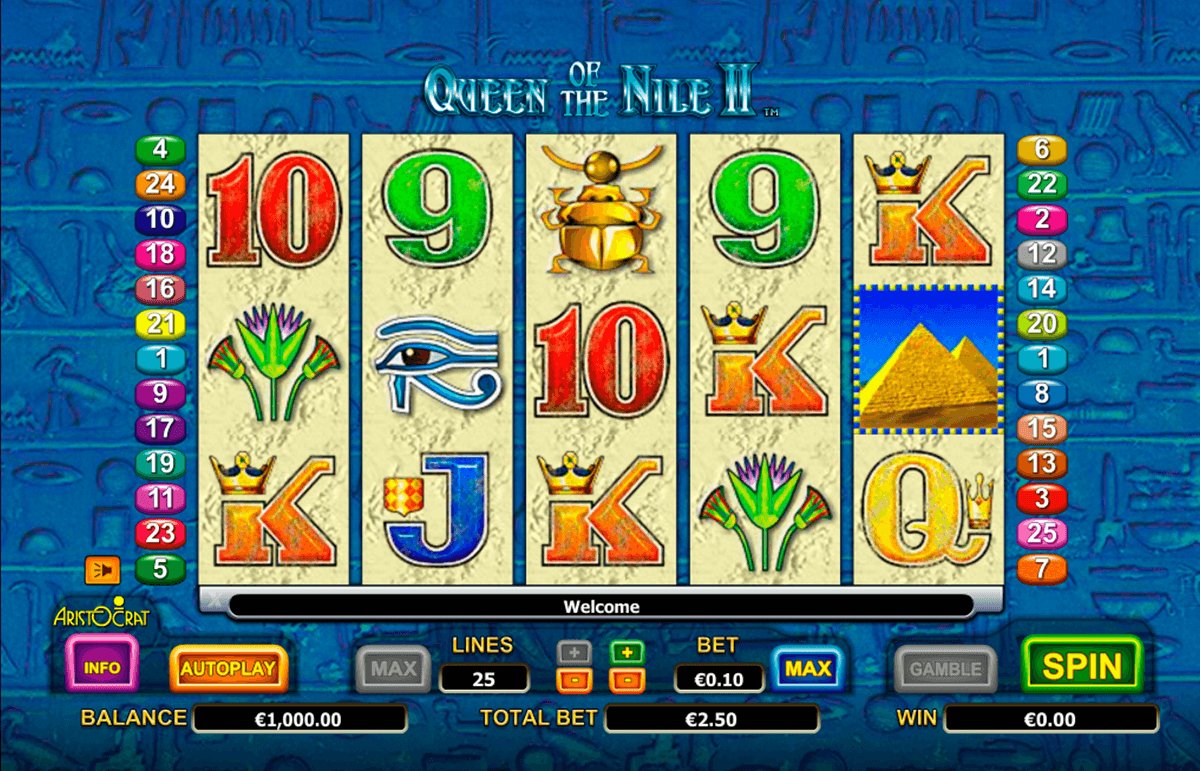Viewport: 1200px width, 771px height.
Task: Click the grey MAX lines button
Action: 395,668
